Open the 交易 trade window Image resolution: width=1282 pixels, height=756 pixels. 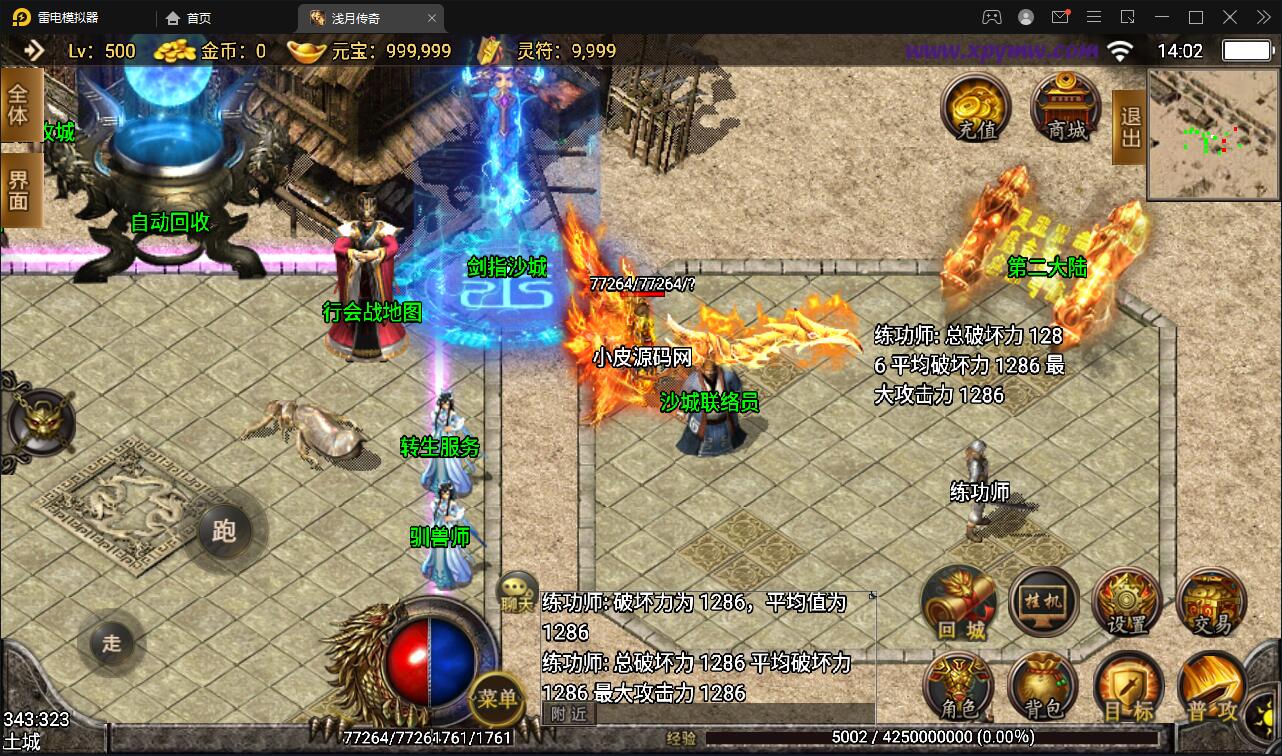(x=1211, y=603)
